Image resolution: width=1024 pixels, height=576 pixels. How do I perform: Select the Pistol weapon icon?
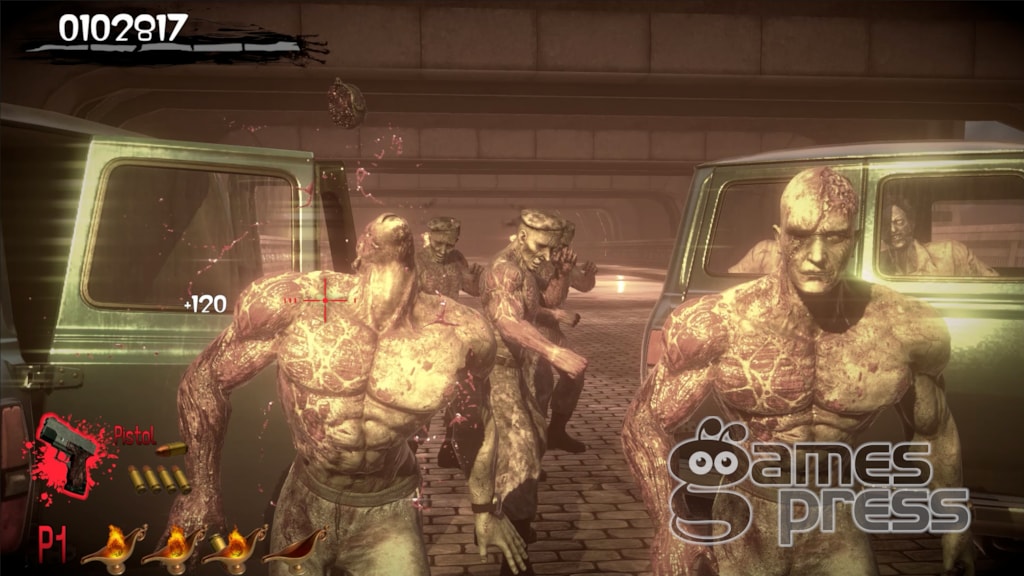(x=68, y=453)
